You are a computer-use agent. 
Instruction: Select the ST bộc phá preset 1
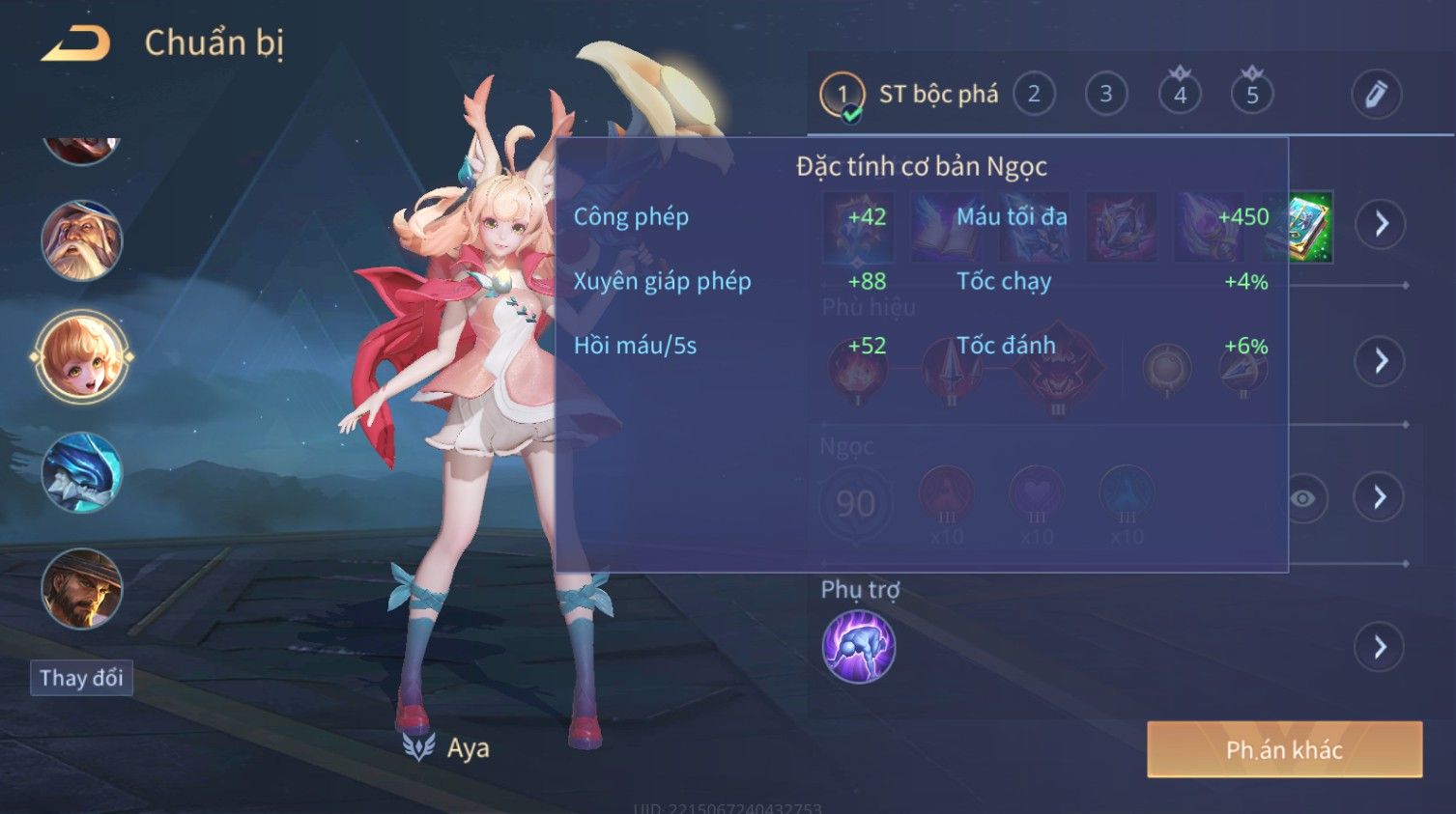coord(842,95)
